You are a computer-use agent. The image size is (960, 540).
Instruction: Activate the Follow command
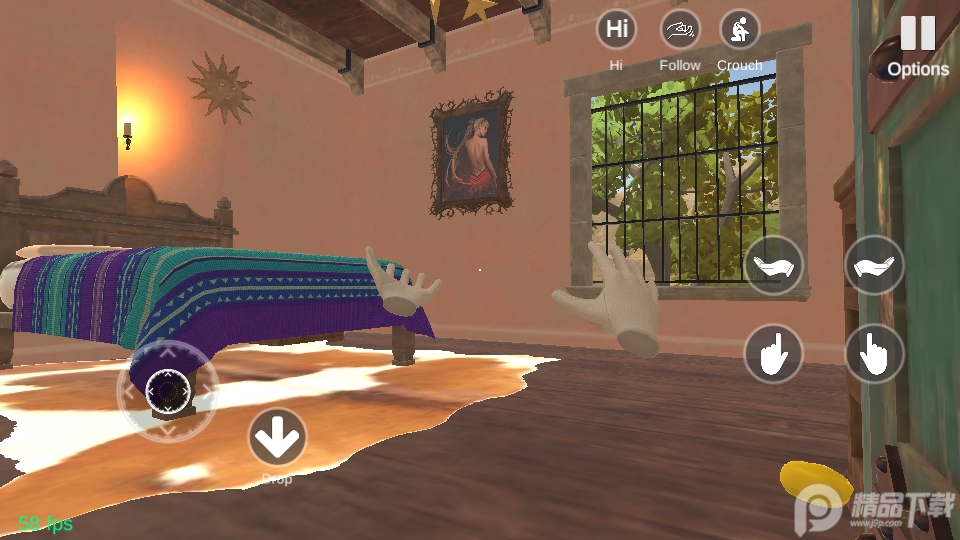point(680,30)
